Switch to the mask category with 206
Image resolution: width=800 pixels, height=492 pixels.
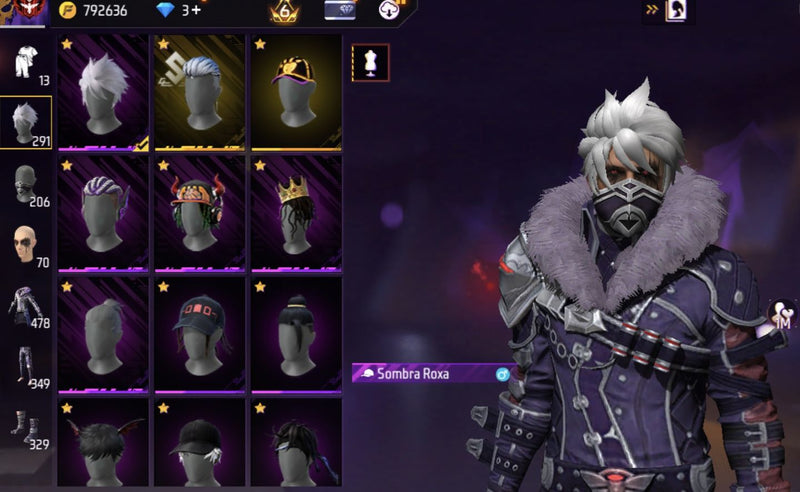(25, 186)
